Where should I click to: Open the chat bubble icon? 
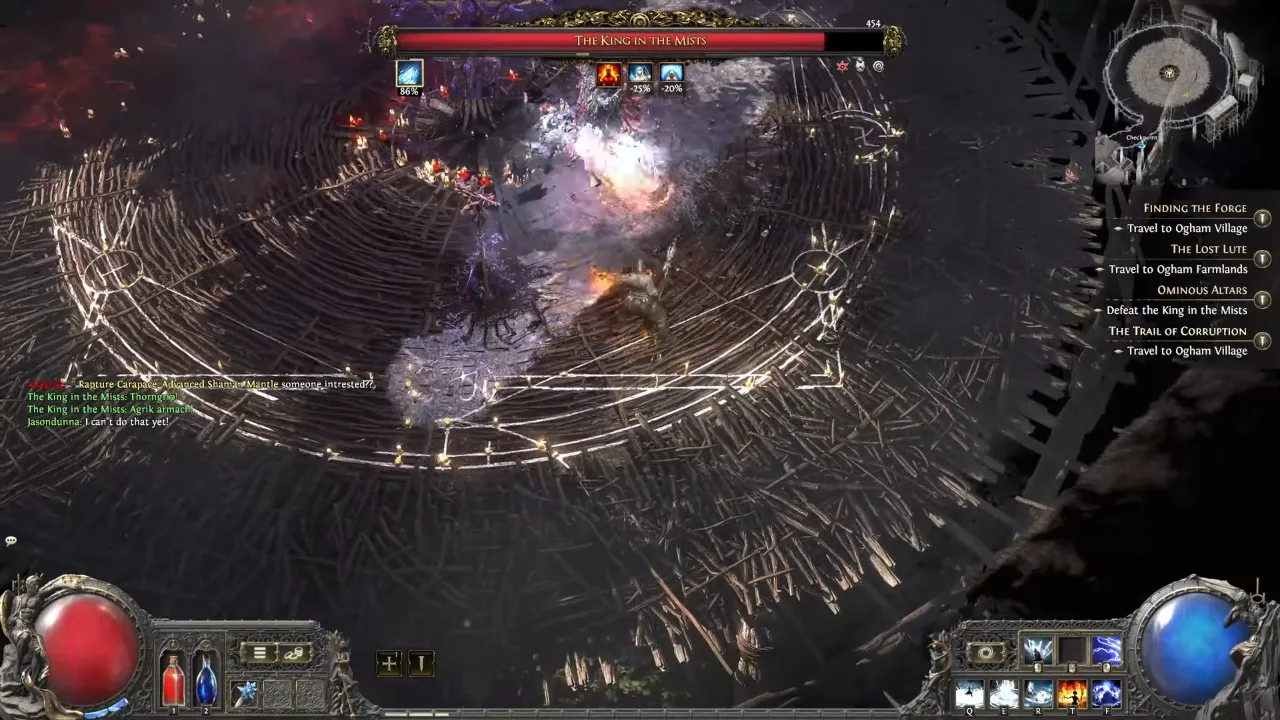point(11,541)
